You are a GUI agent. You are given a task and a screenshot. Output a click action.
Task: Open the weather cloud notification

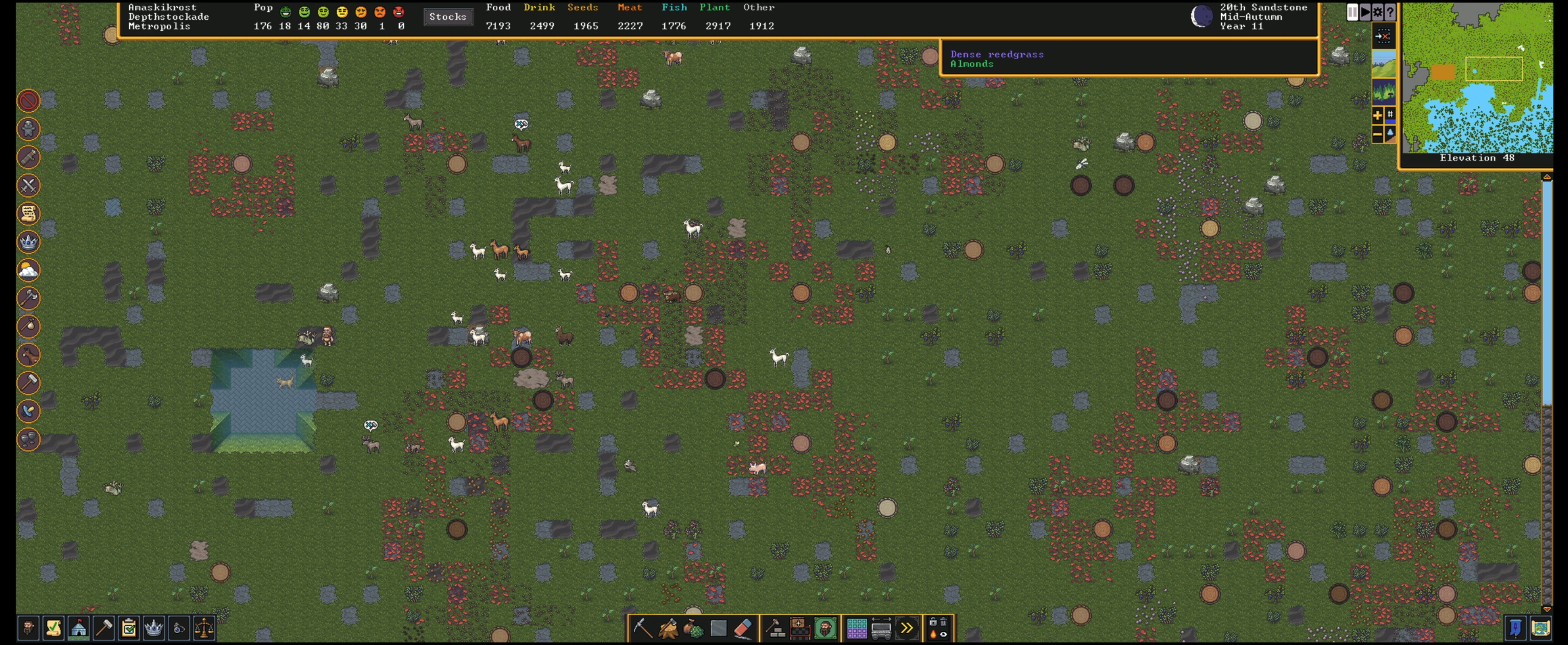click(x=29, y=270)
